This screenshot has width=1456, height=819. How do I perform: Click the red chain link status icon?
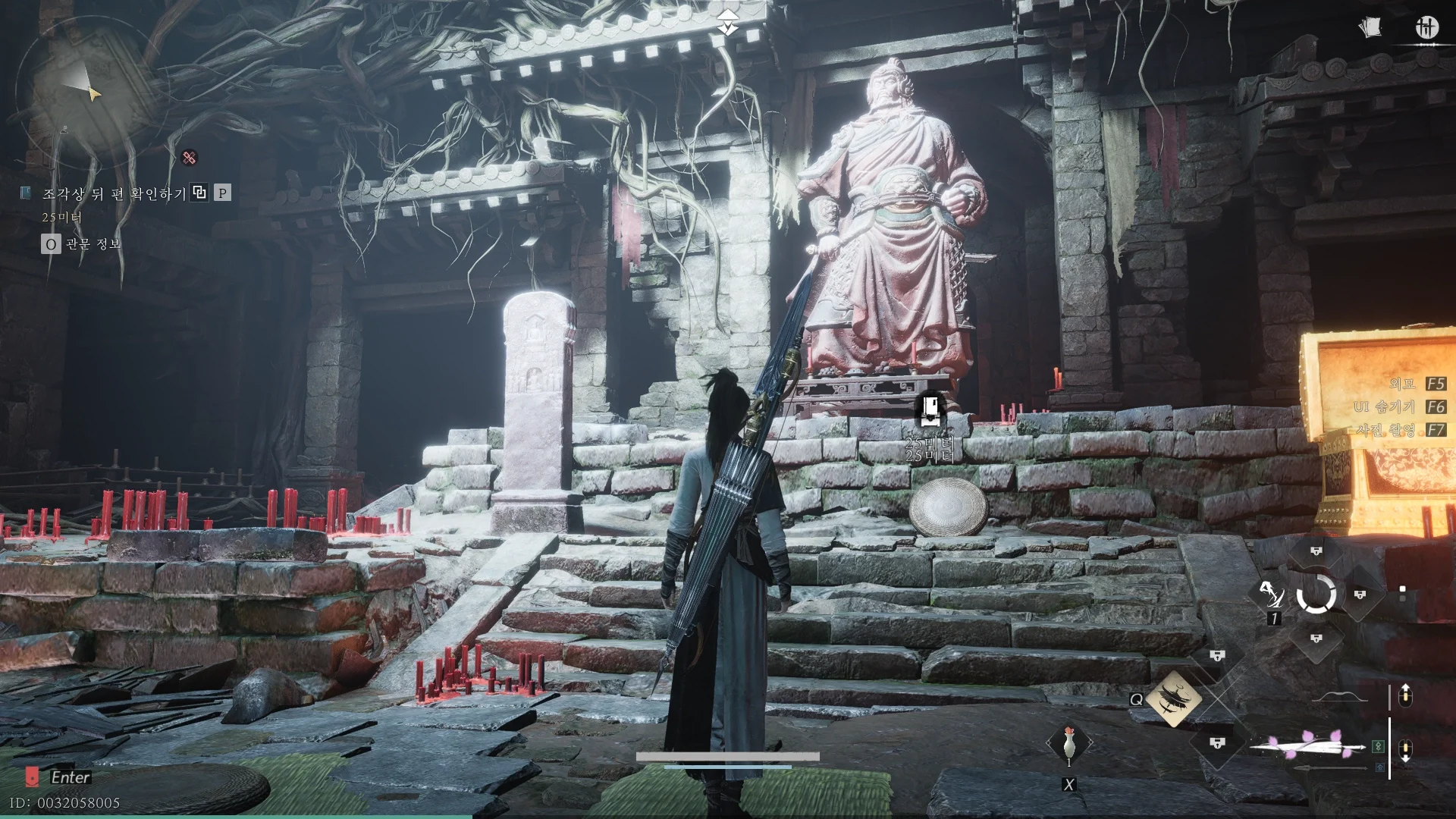(190, 158)
